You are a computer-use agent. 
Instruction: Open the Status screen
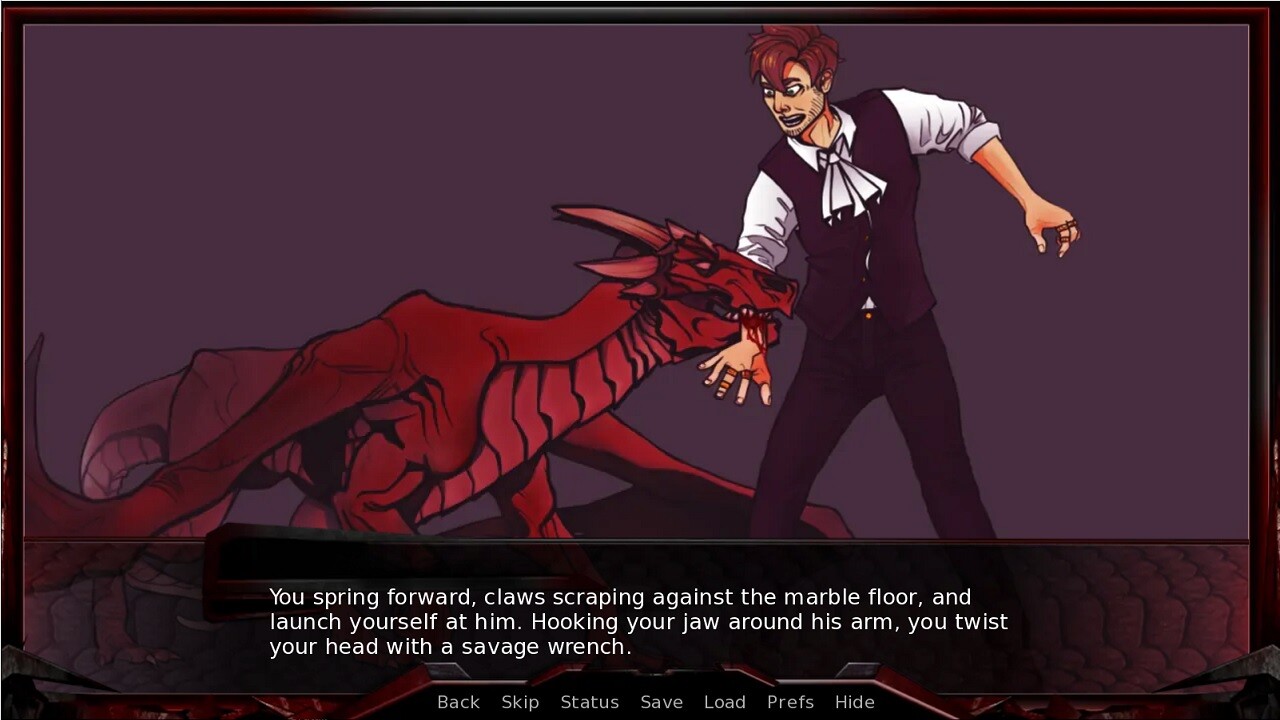[x=589, y=702]
